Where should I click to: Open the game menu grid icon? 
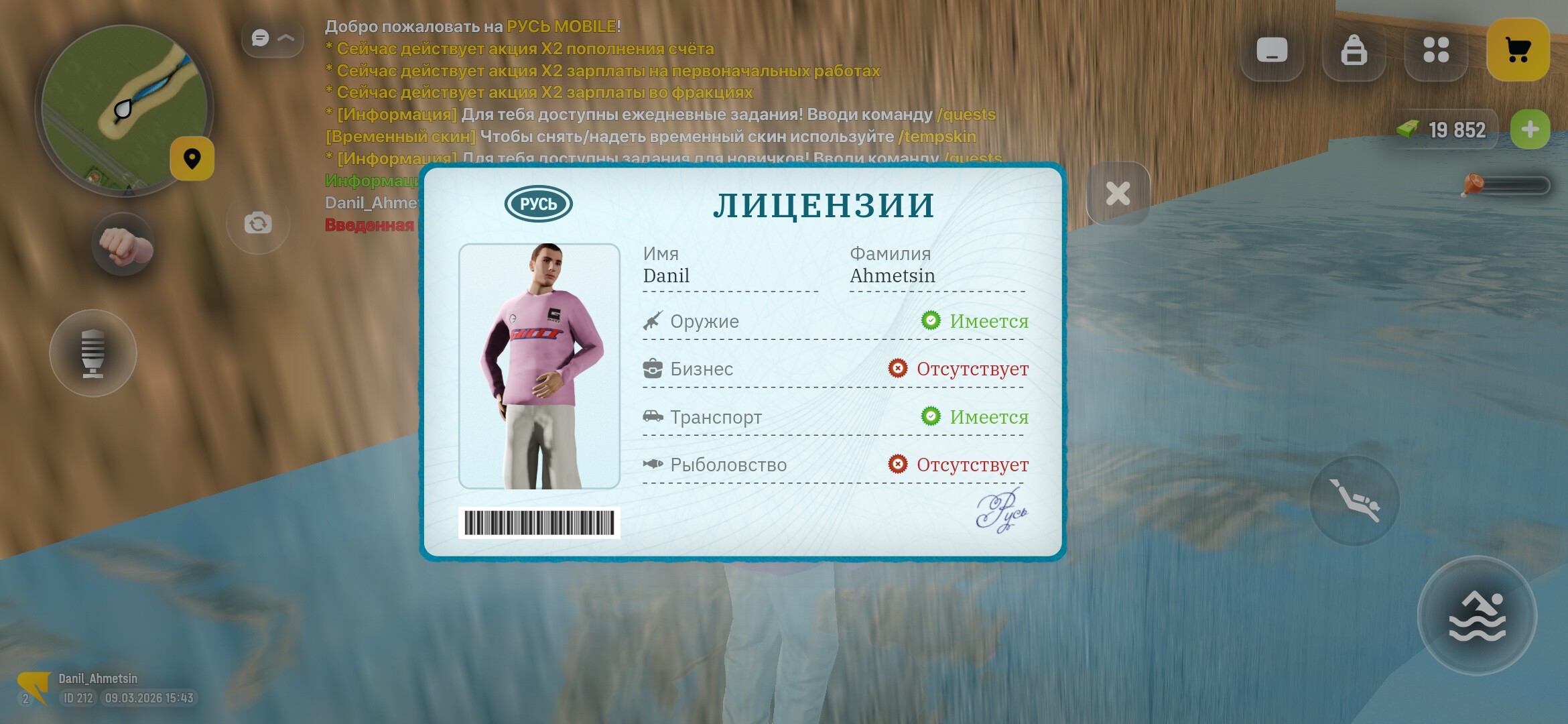pos(1436,49)
